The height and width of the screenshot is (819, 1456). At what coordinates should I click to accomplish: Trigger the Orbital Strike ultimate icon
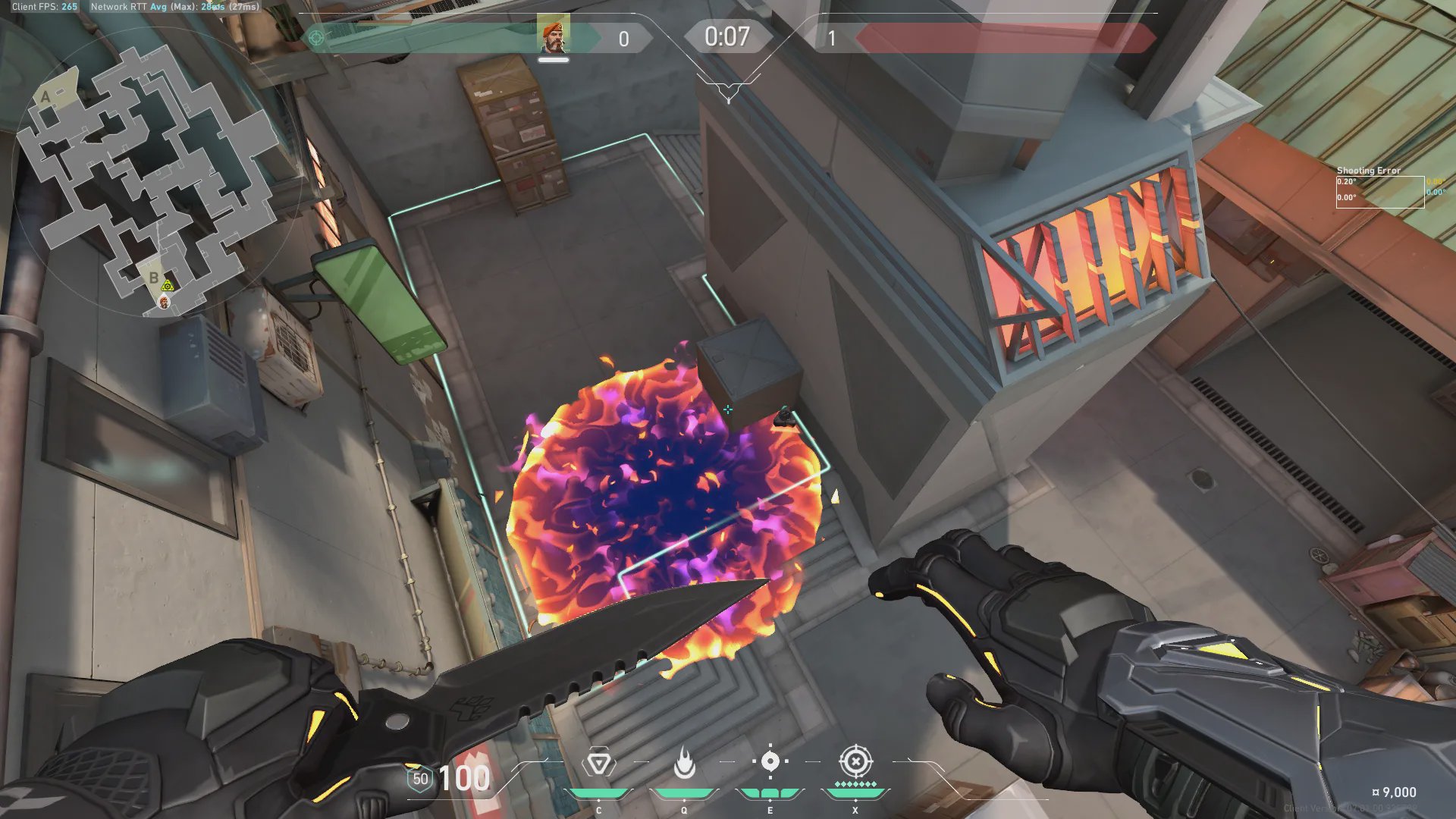(855, 761)
